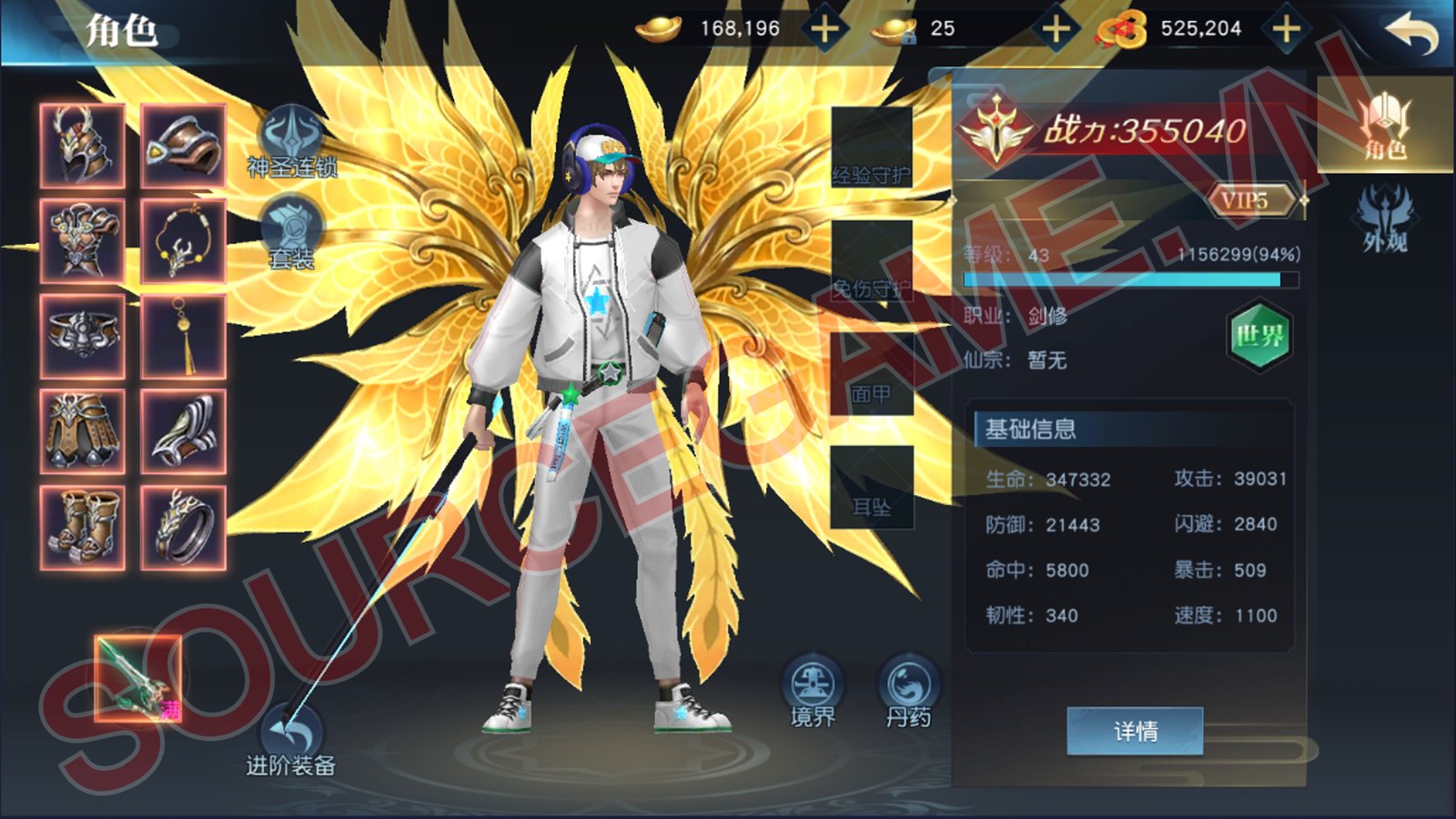Select the equipped helmet slot
This screenshot has width=1456, height=819.
pyautogui.click(x=83, y=146)
